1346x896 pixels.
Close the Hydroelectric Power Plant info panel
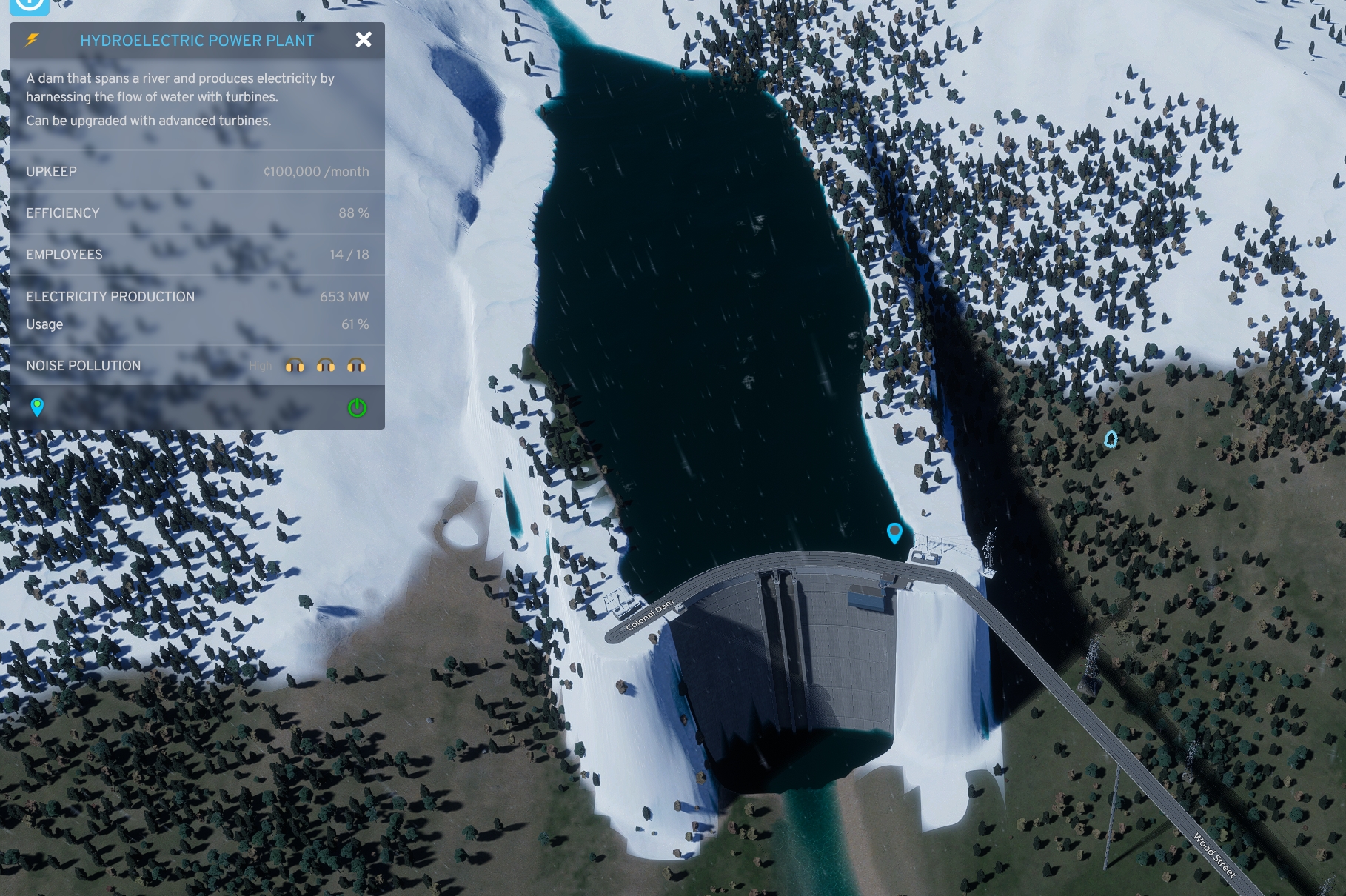(x=363, y=40)
